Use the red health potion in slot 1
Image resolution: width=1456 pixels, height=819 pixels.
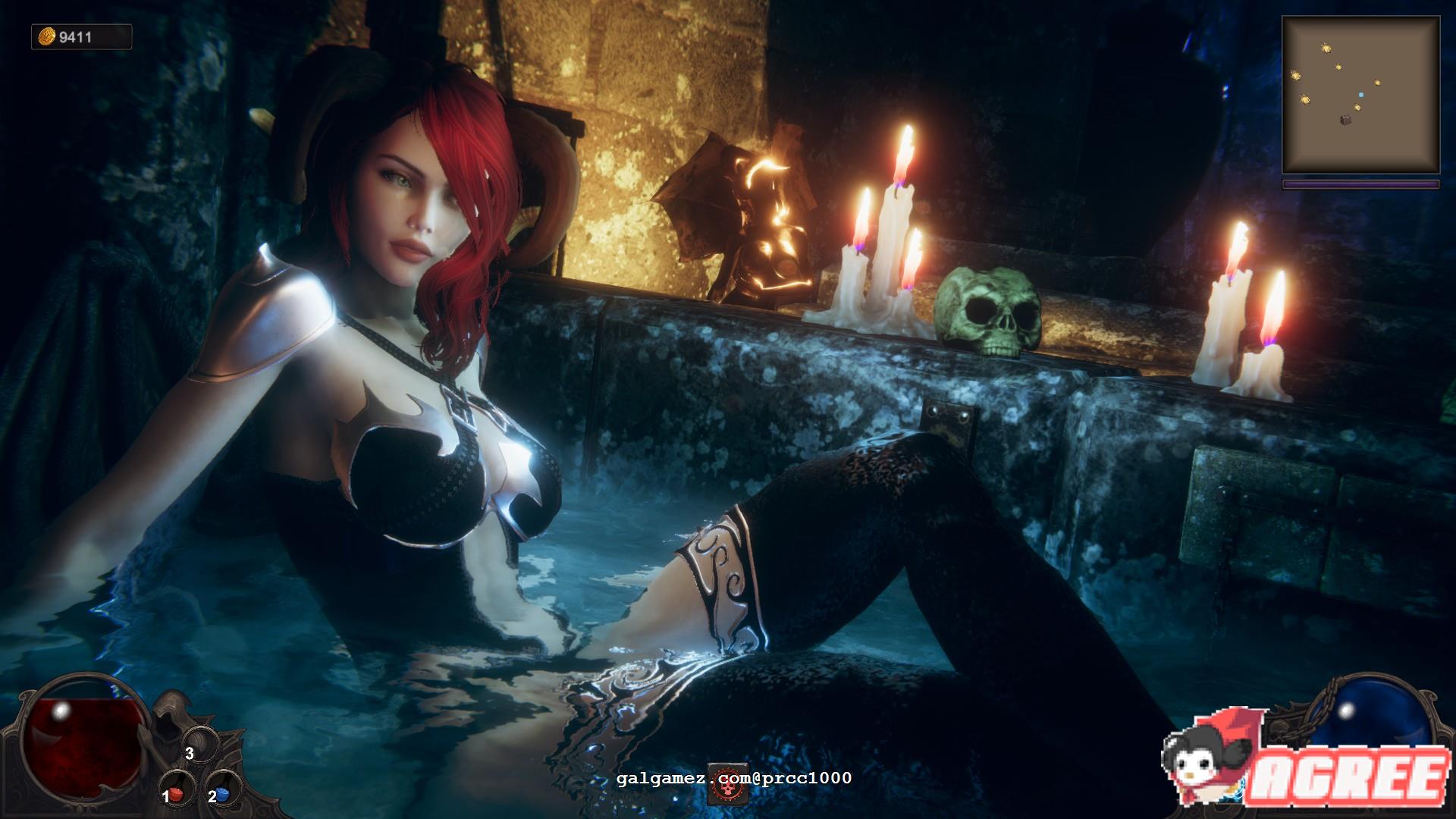tap(176, 794)
